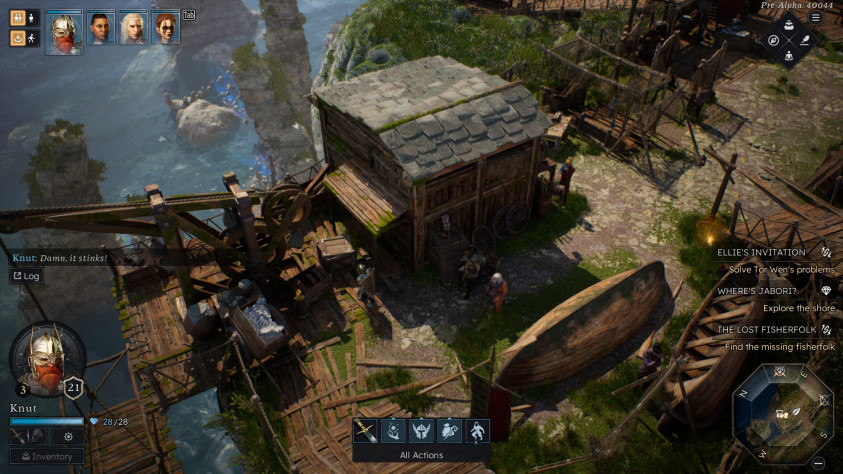Choose the white-haired elf companion portrait
This screenshot has width=843, height=474.
[132, 29]
